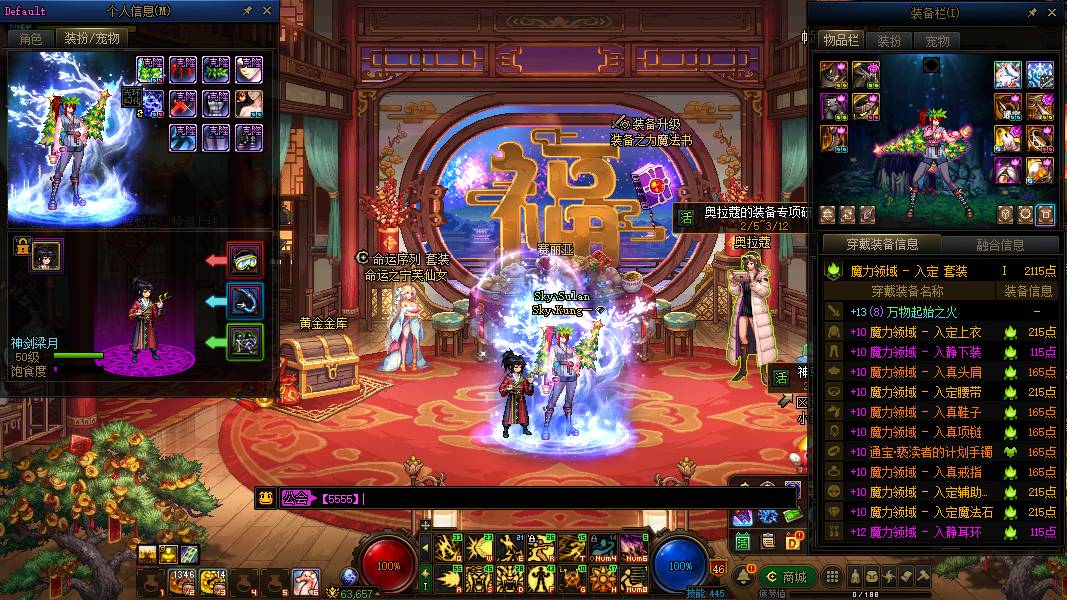The width and height of the screenshot is (1067, 600).
Task: Close the personal info window
Action: 267,11
